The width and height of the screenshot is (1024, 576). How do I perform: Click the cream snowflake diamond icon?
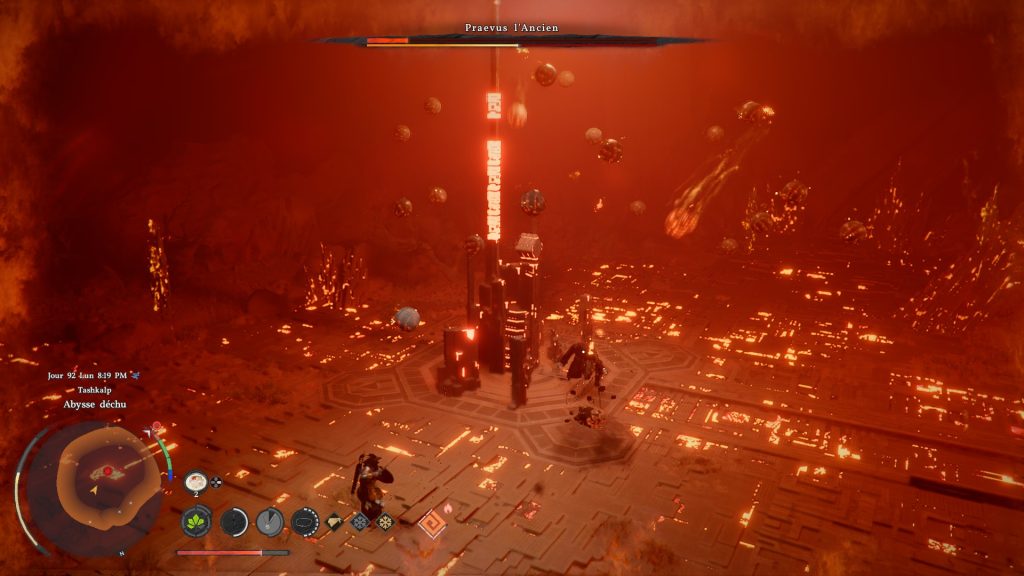pyautogui.click(x=385, y=521)
